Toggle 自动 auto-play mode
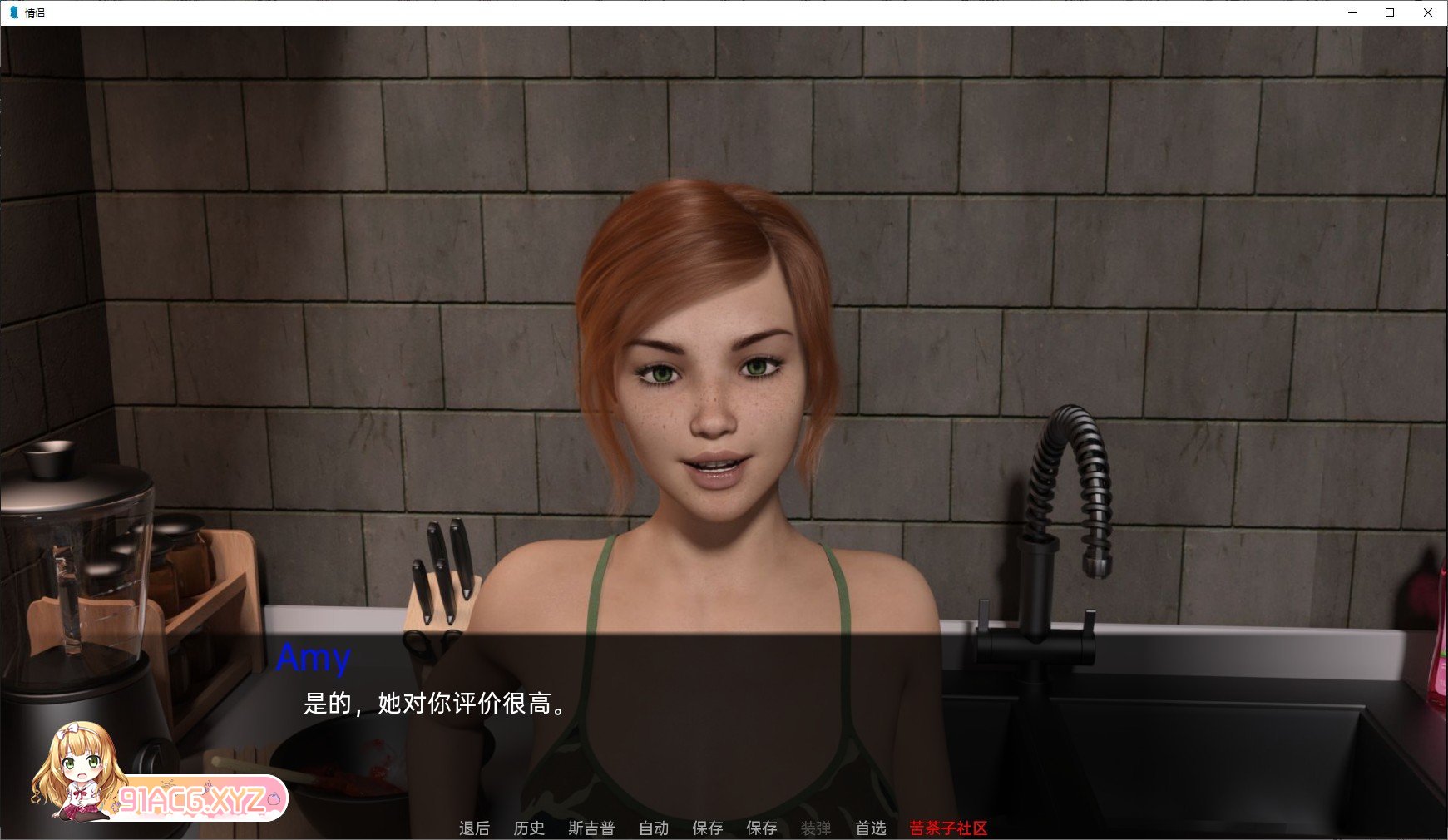Viewport: 1448px width, 840px height. (654, 828)
